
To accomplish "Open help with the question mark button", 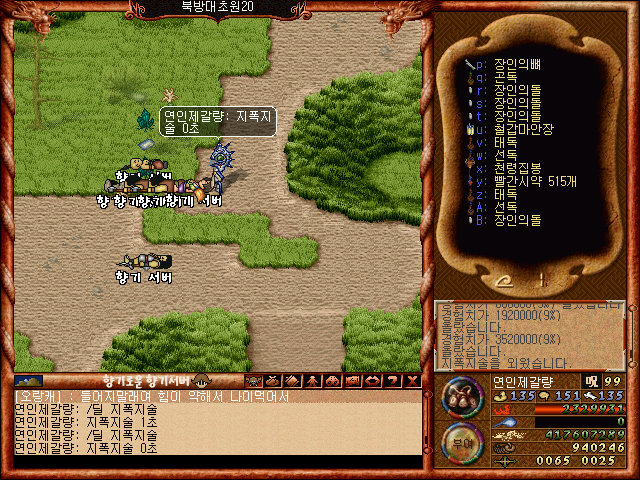I will tap(393, 381).
